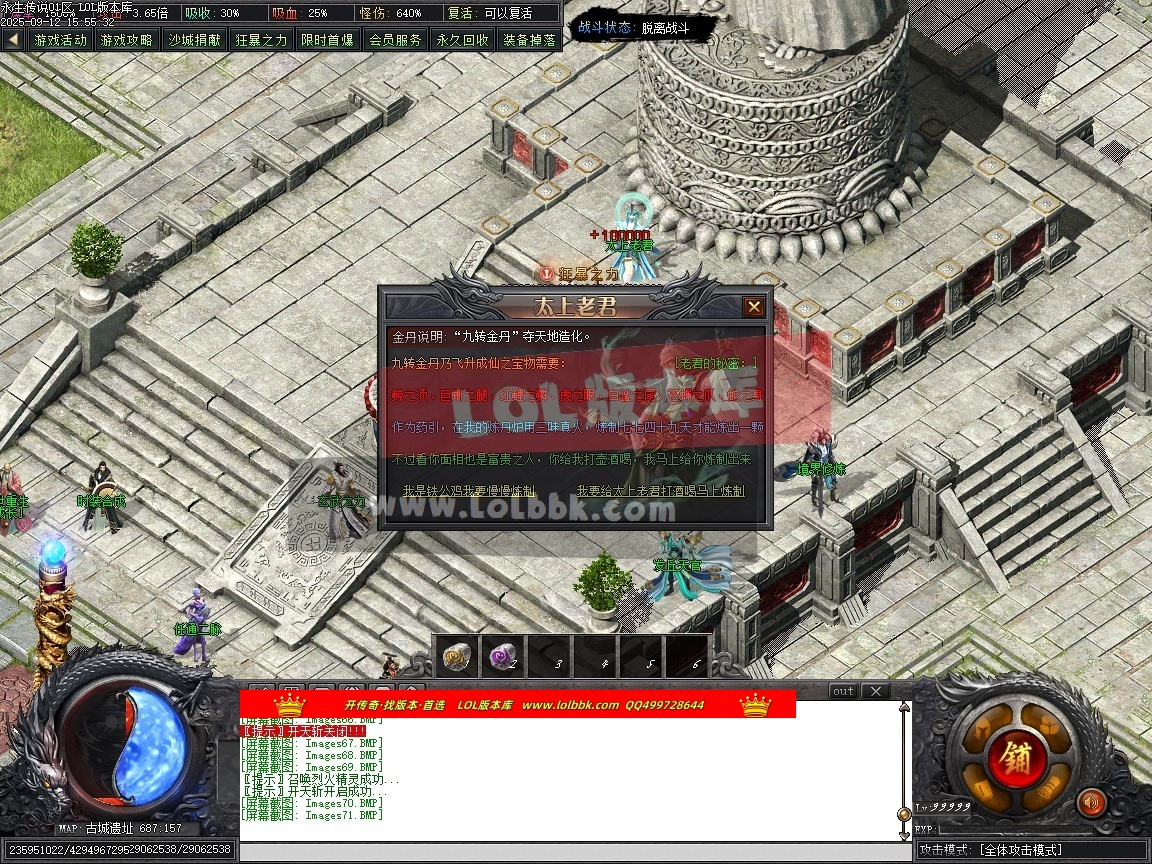Click the chat text input bar

[575, 850]
